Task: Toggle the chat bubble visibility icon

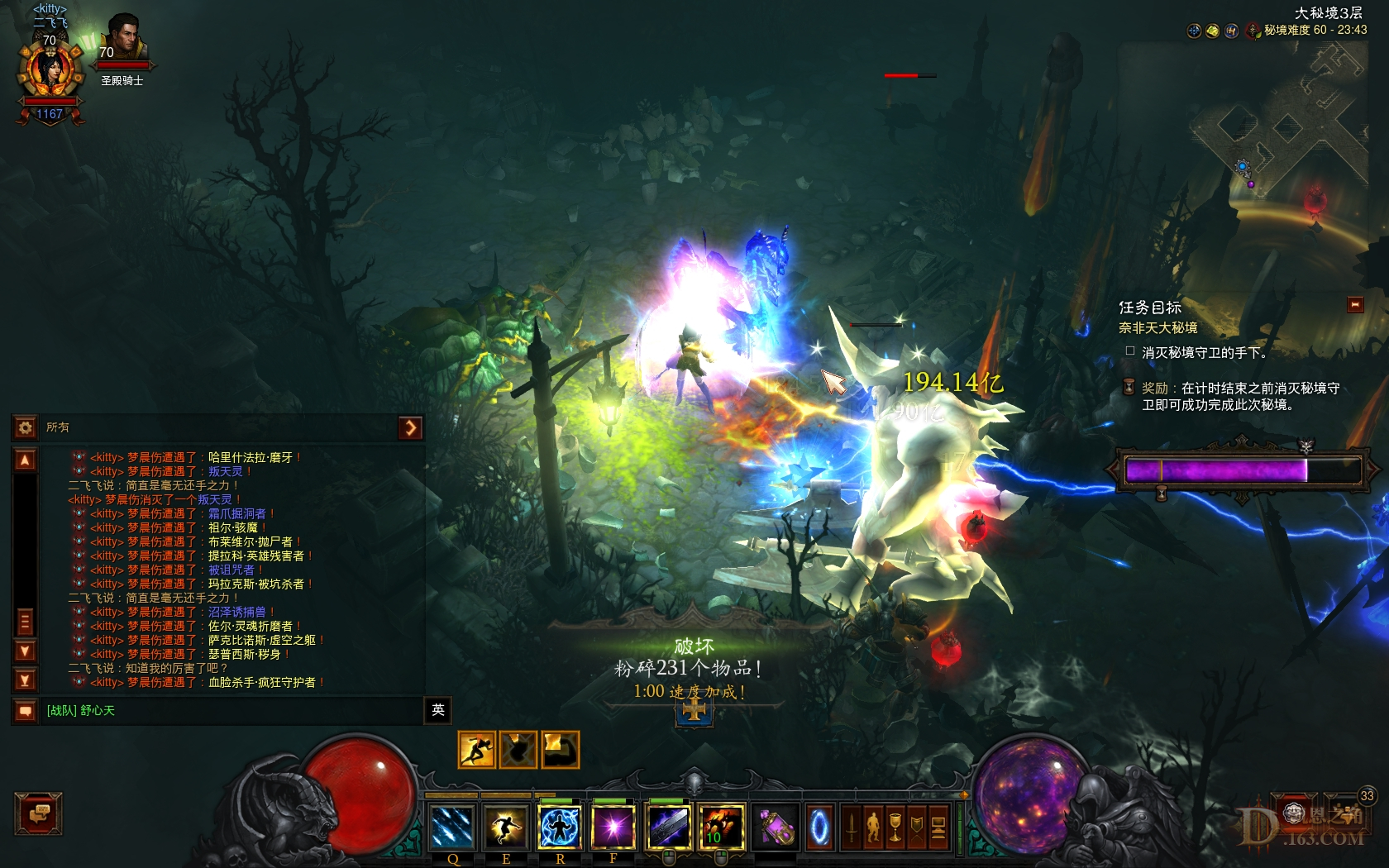Action: [26, 709]
